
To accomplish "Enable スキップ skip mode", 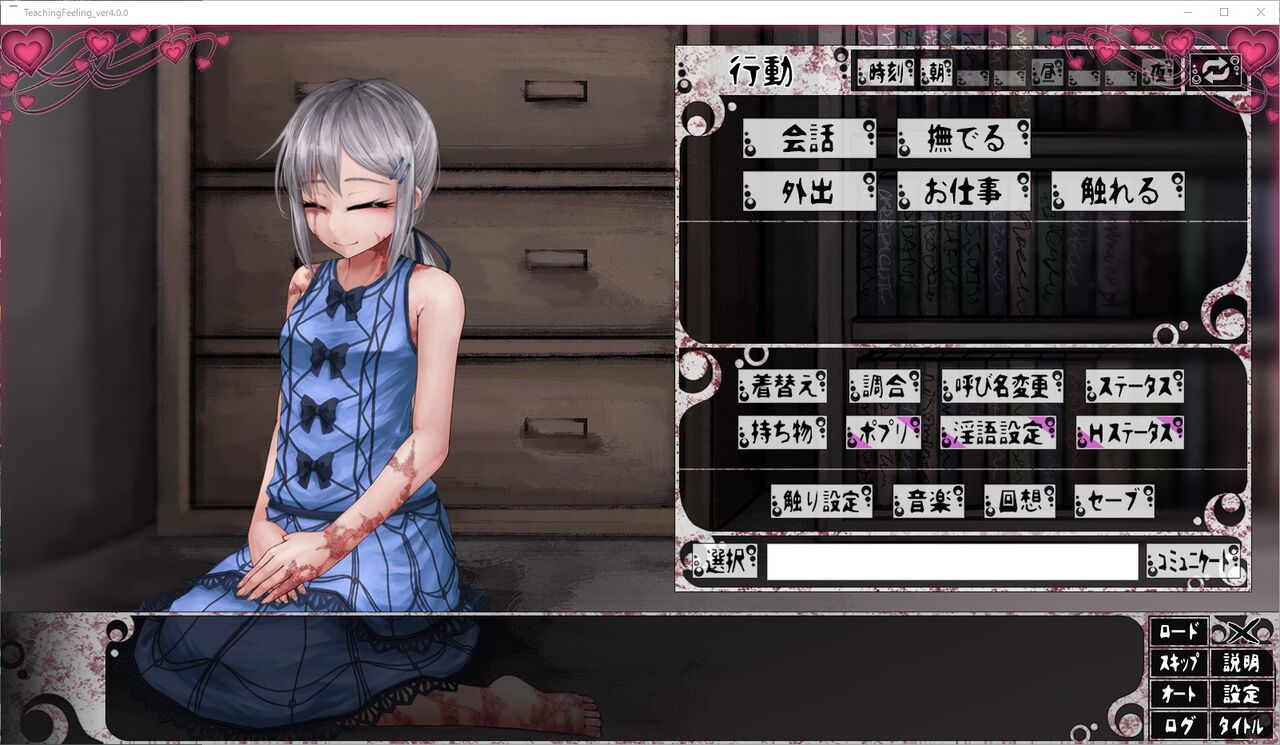I will (1180, 663).
